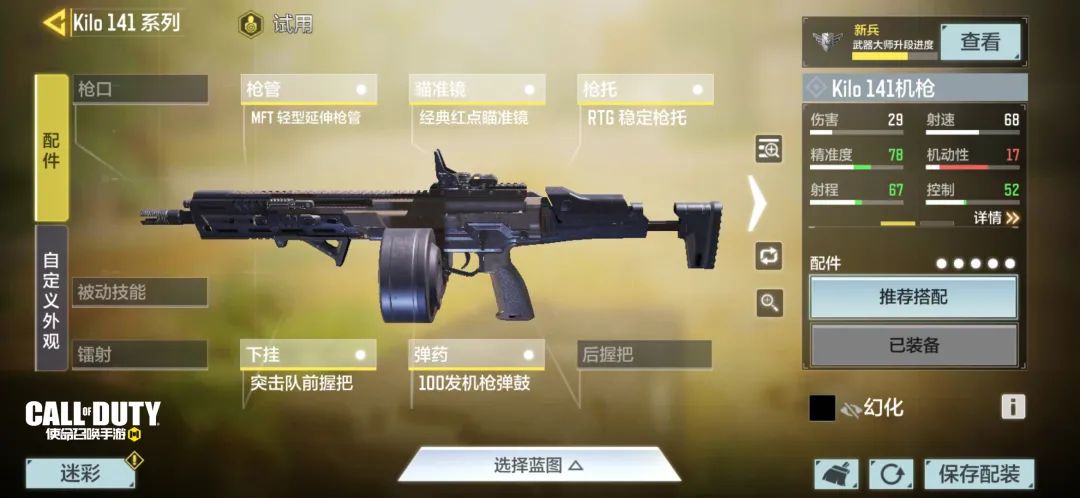Viewport: 1080px width, 498px height.
Task: Open 推荐搭配 recommended loadouts
Action: coord(913,297)
